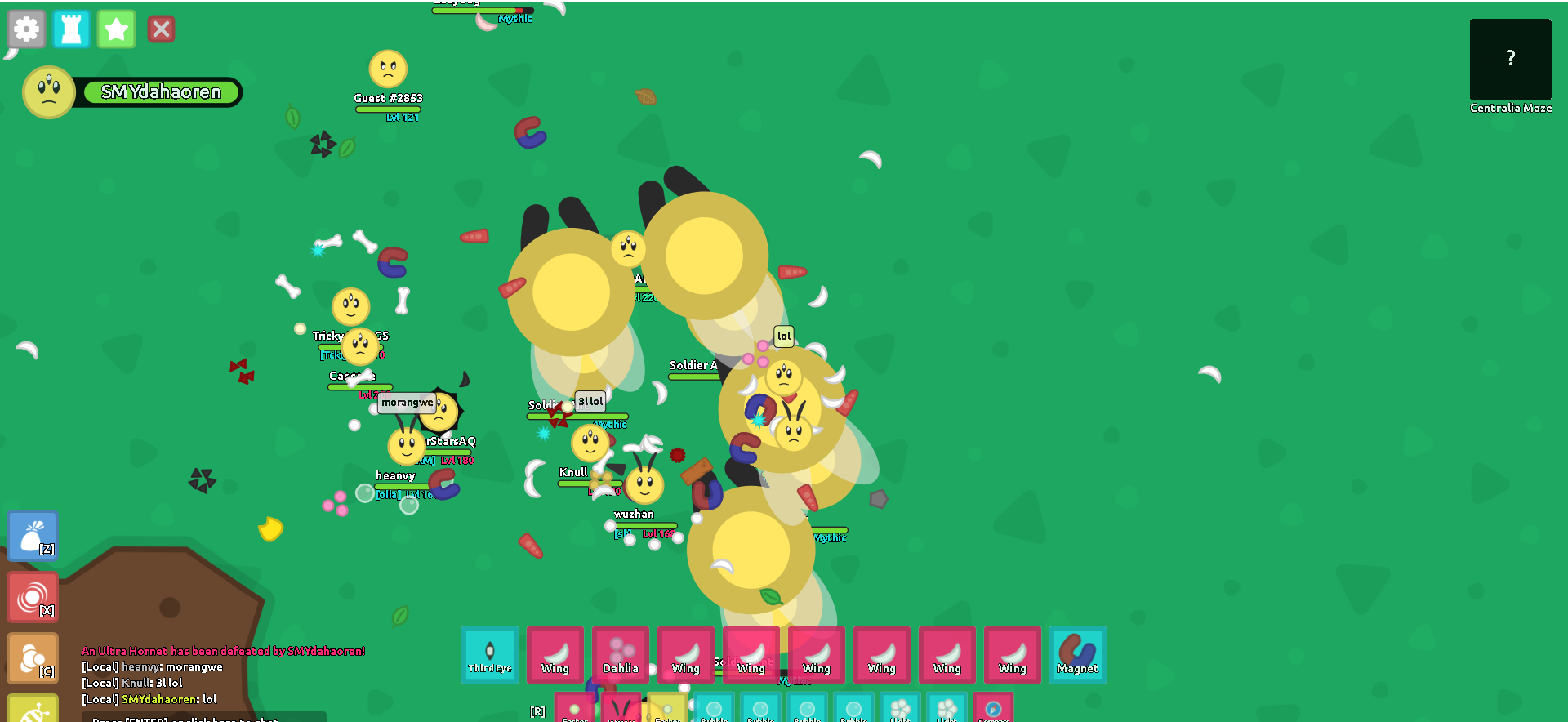The height and width of the screenshot is (722, 1568).
Task: Click the red X button
Action: coord(161,29)
